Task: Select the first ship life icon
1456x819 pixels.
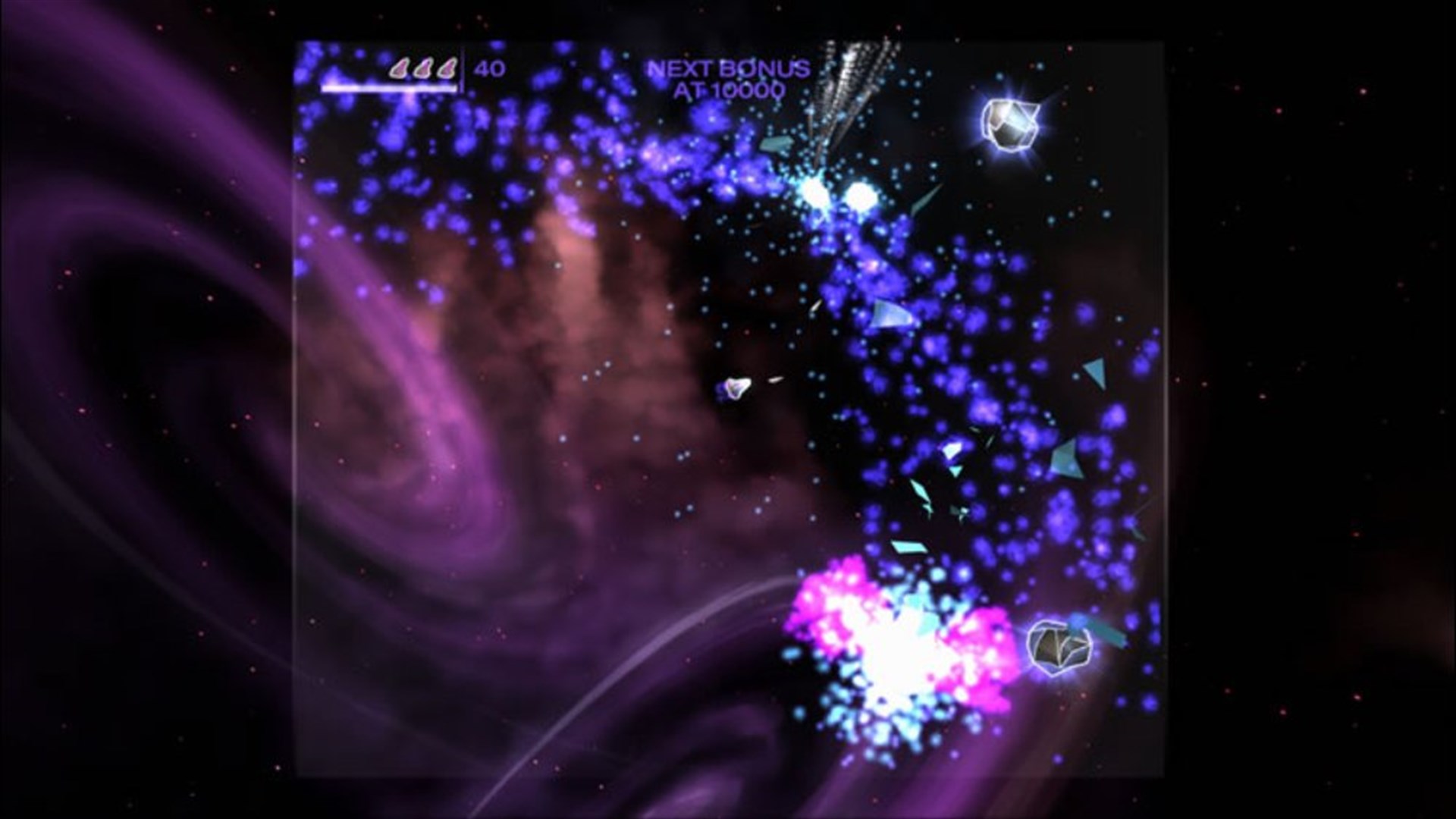Action: coord(400,70)
